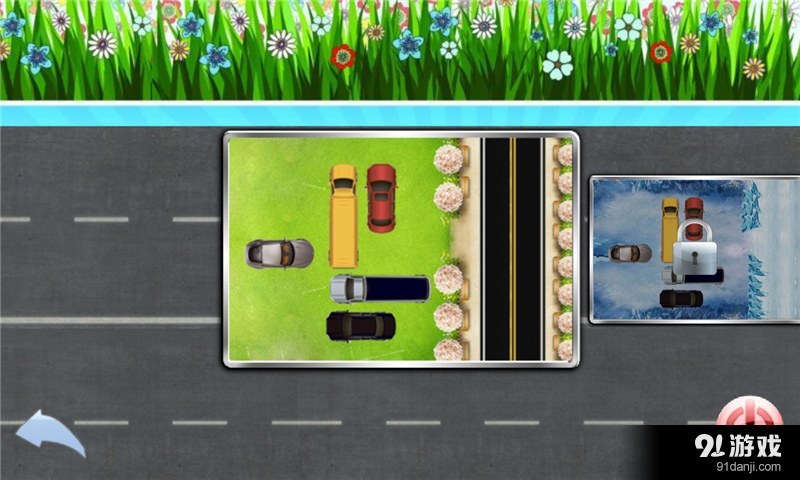Select the green grass parking level thumbnail
Screen dimensions: 800x480
pyautogui.click(x=400, y=249)
